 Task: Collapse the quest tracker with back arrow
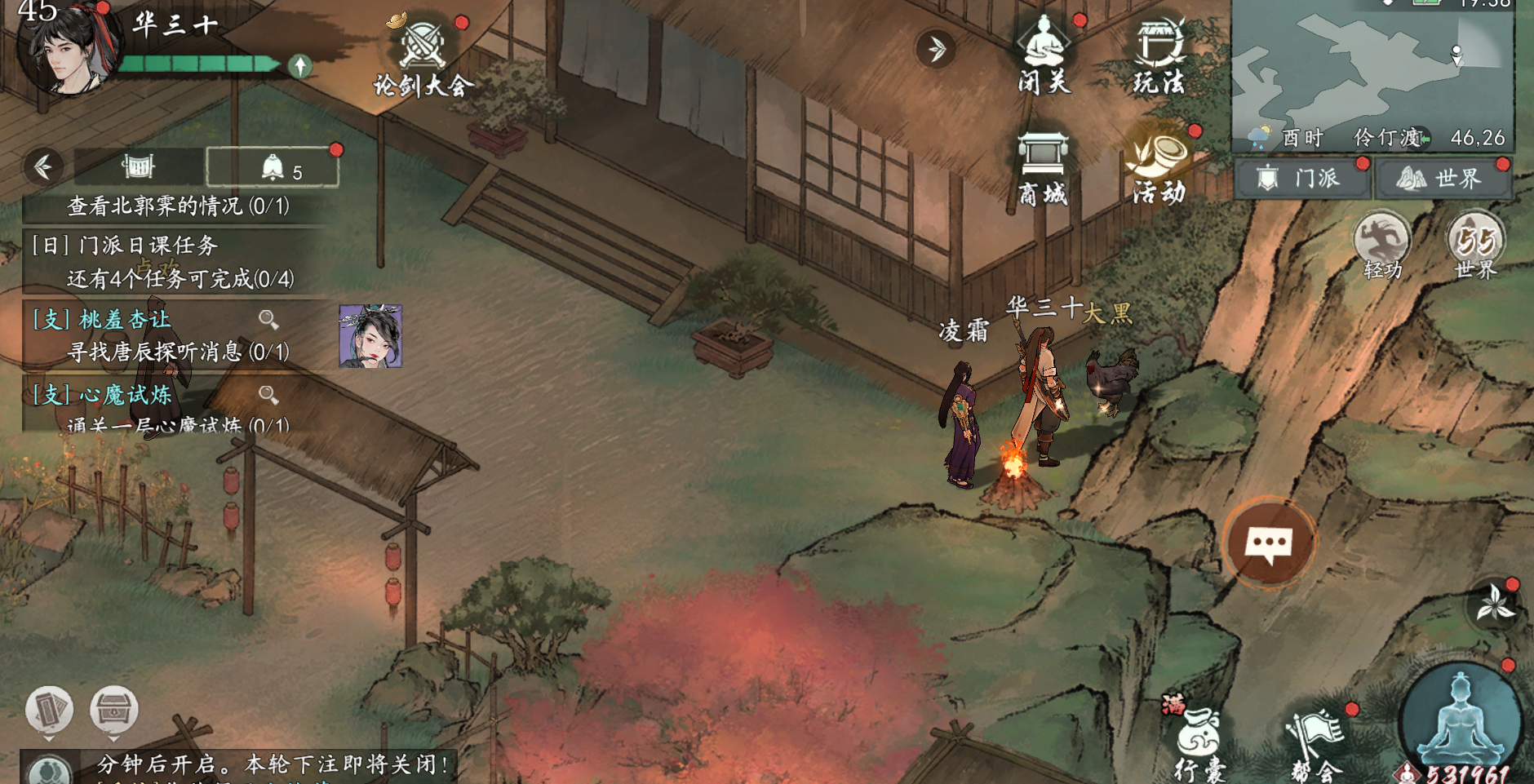(44, 166)
